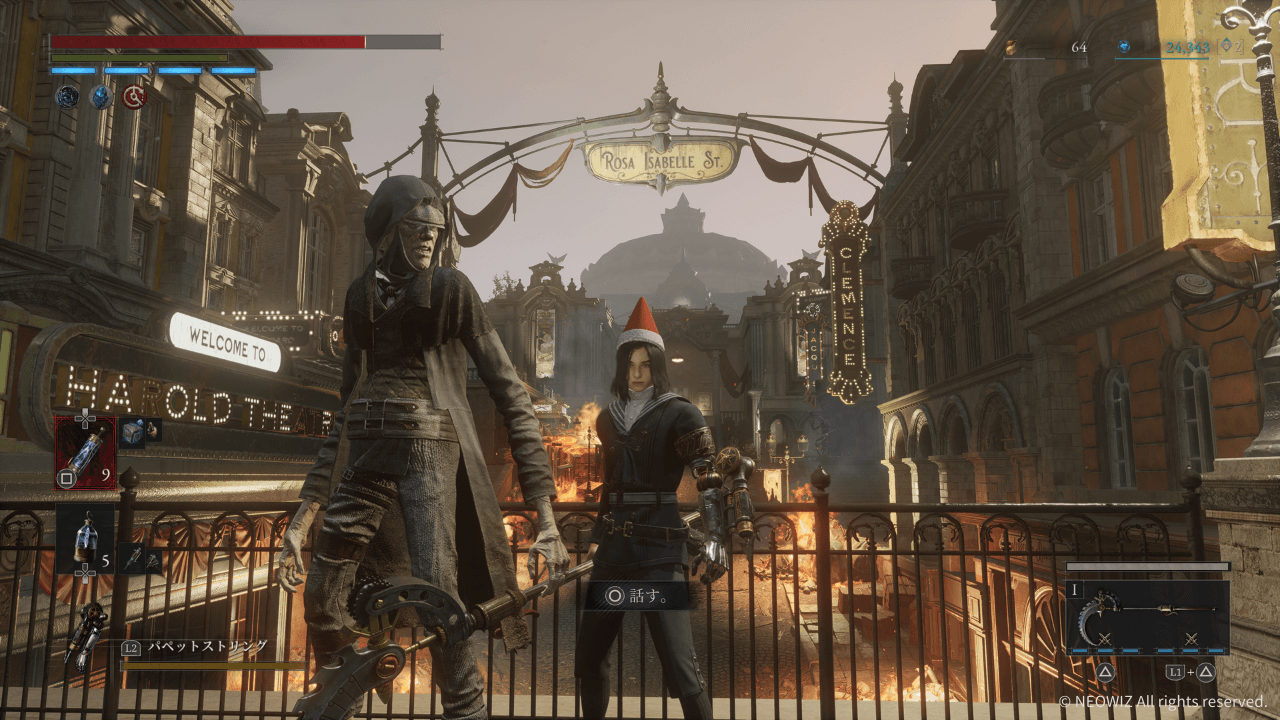
Task: Select the Pulse Cell slot with 9 charges
Action: click(85, 452)
